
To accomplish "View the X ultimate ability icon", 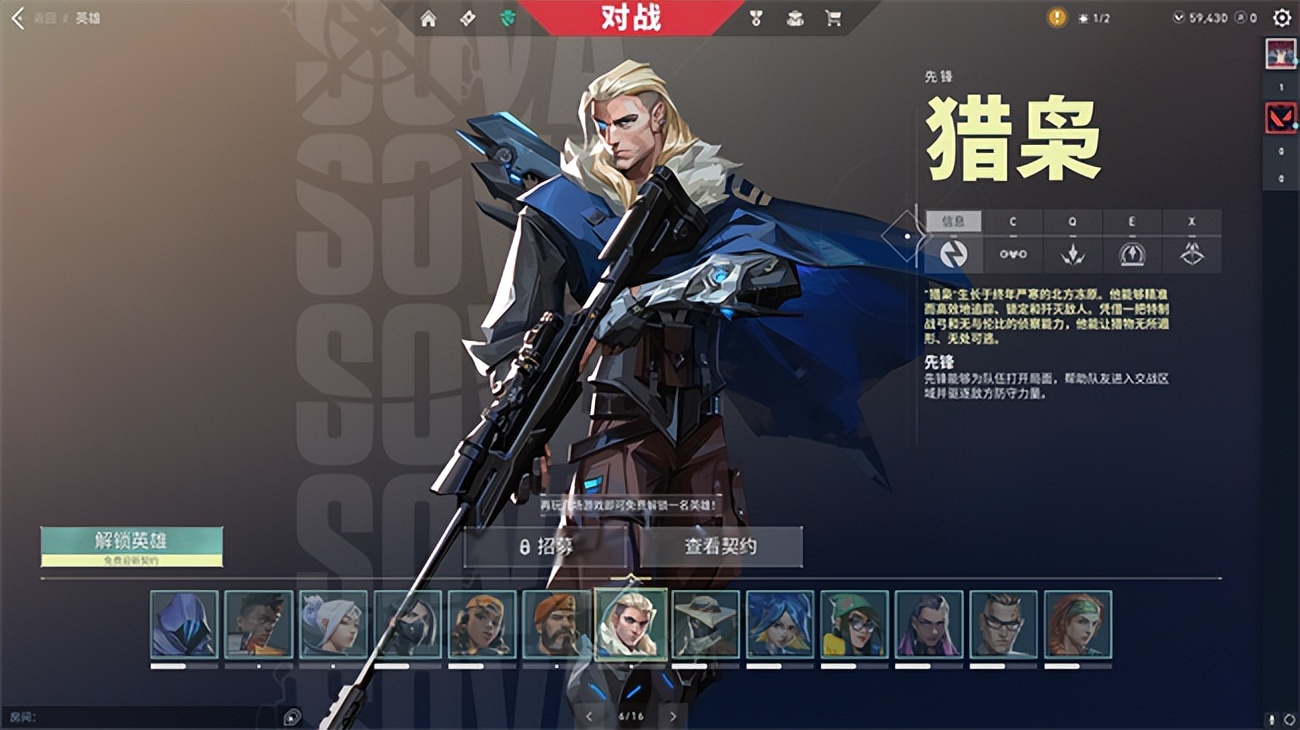I will (1190, 253).
